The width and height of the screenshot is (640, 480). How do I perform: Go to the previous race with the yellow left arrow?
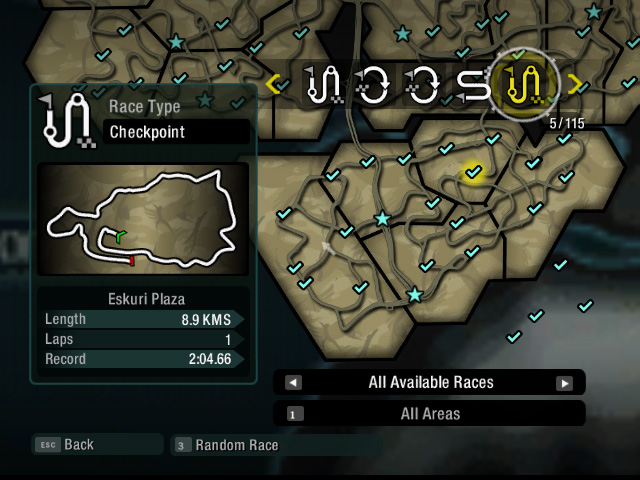coord(273,84)
